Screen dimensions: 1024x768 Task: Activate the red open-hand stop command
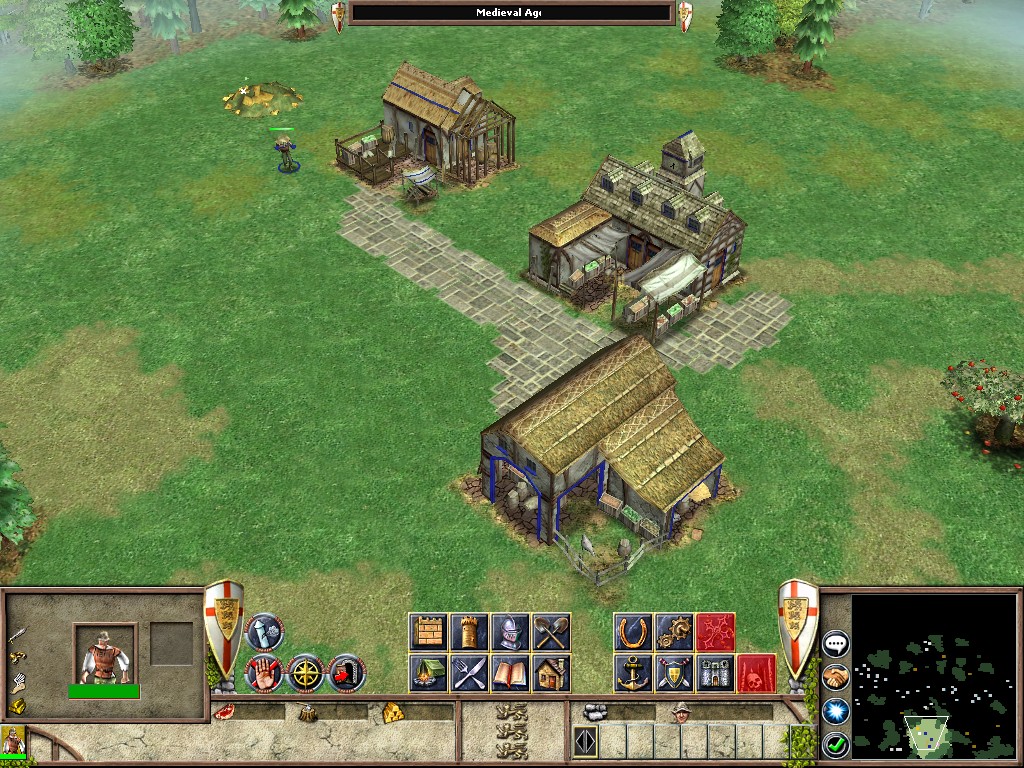[264, 673]
